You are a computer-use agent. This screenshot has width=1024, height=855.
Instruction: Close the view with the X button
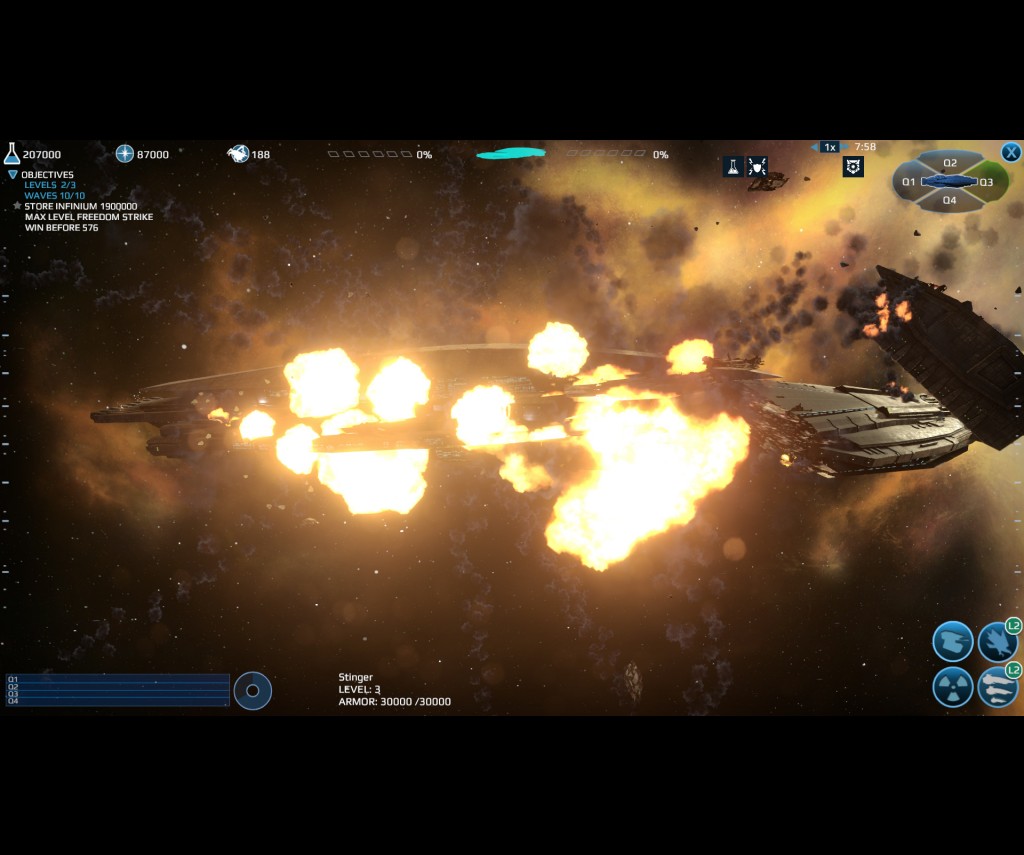[x=1011, y=152]
